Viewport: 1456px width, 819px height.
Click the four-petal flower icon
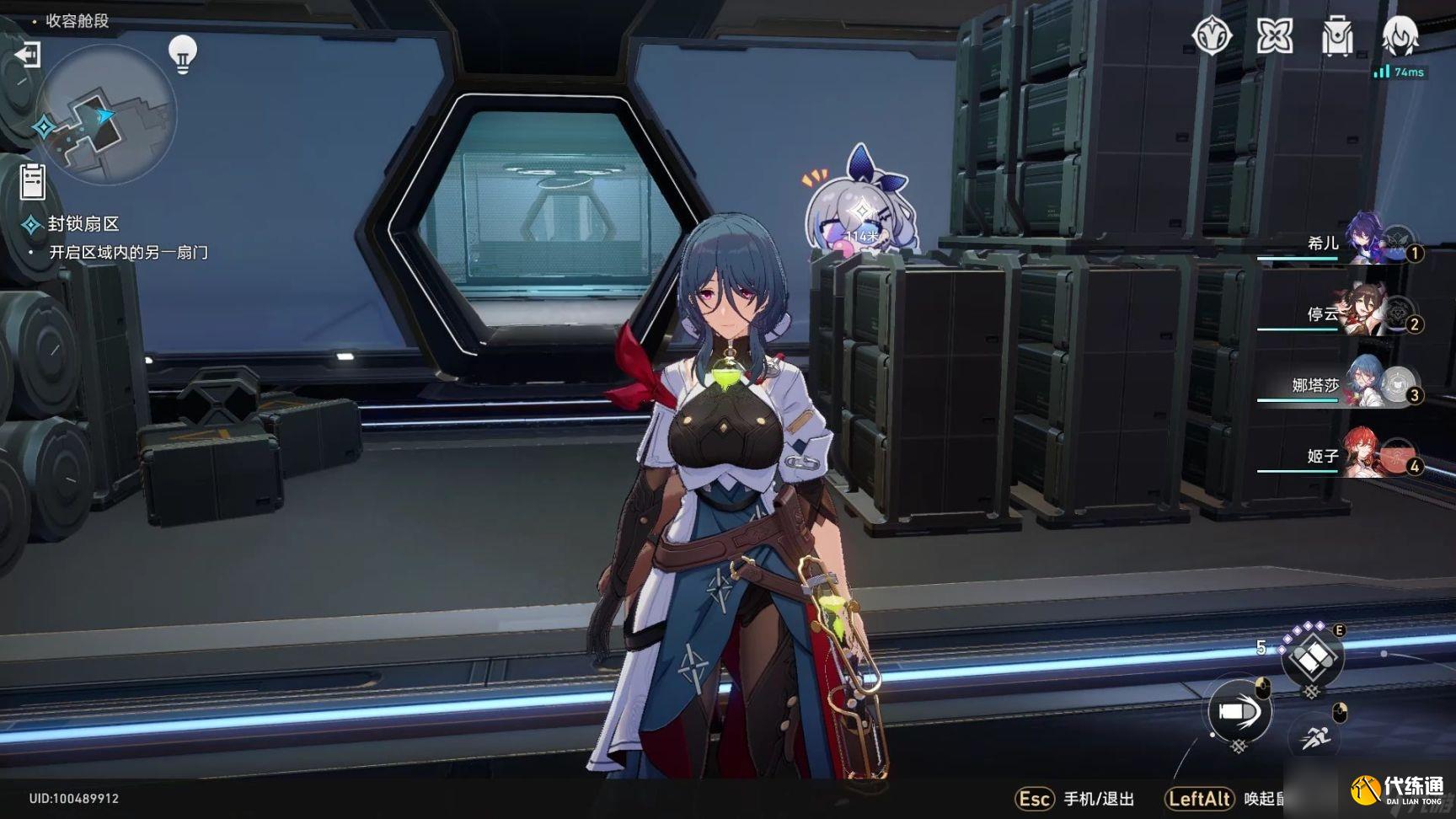coord(1274,36)
